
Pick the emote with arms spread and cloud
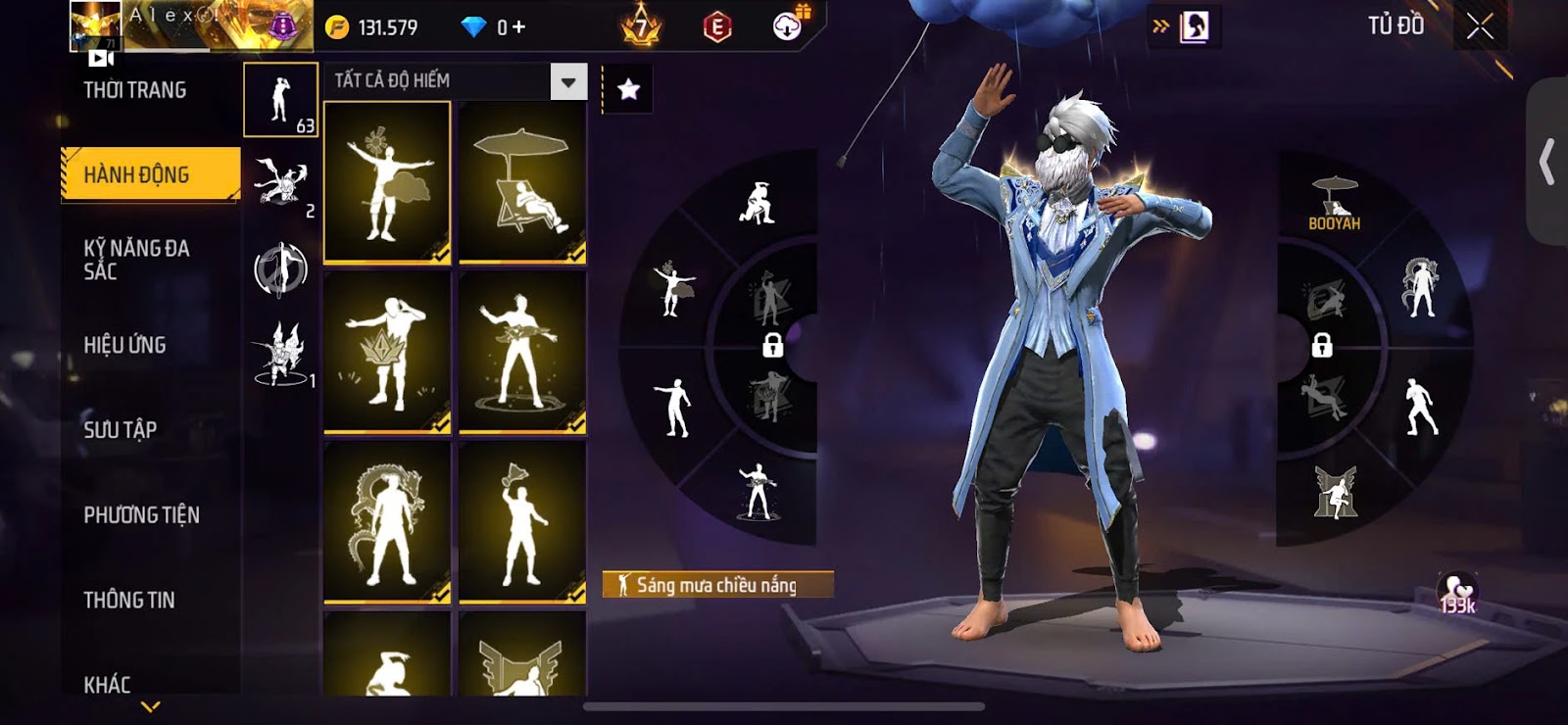point(387,183)
